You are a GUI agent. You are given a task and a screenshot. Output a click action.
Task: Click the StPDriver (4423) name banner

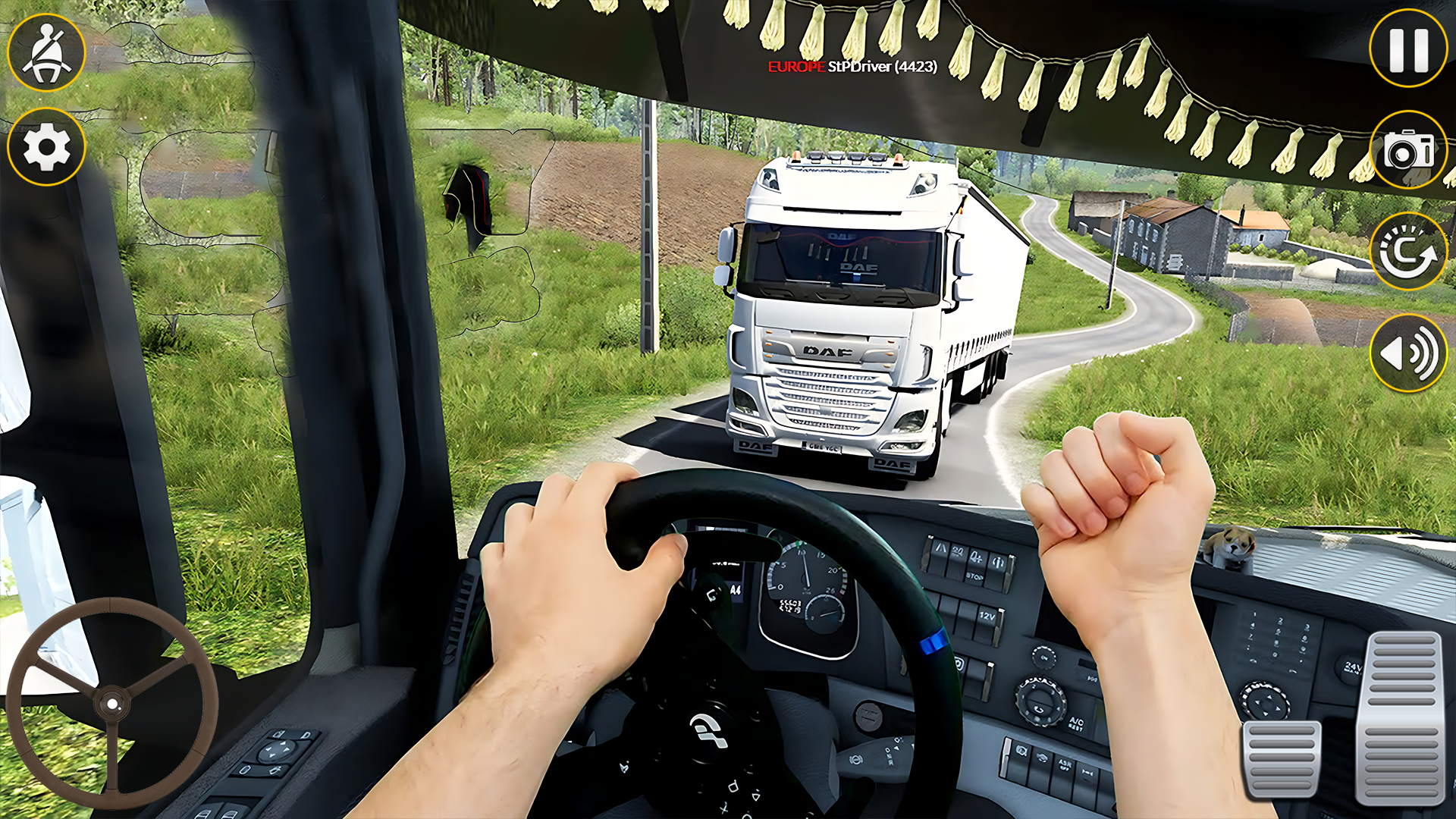pyautogui.click(x=883, y=67)
